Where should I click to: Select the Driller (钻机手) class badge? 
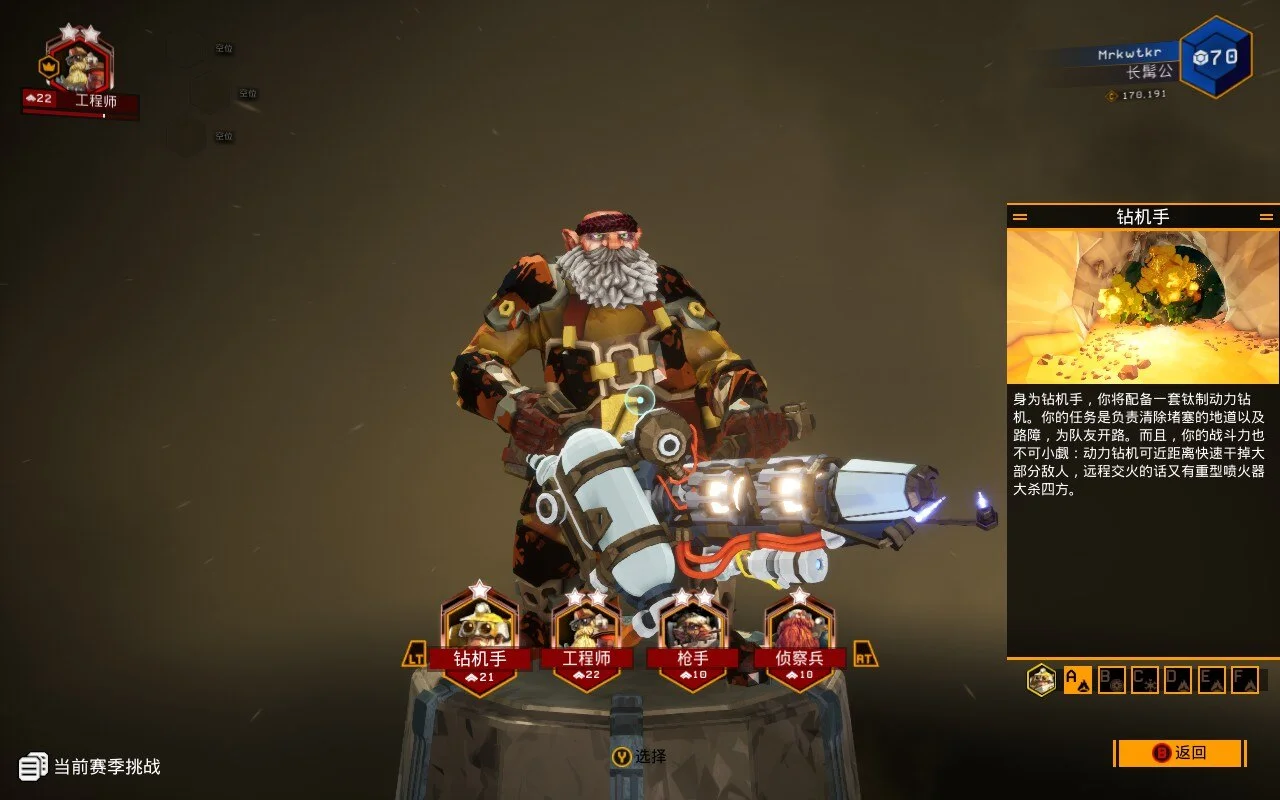pyautogui.click(x=480, y=640)
